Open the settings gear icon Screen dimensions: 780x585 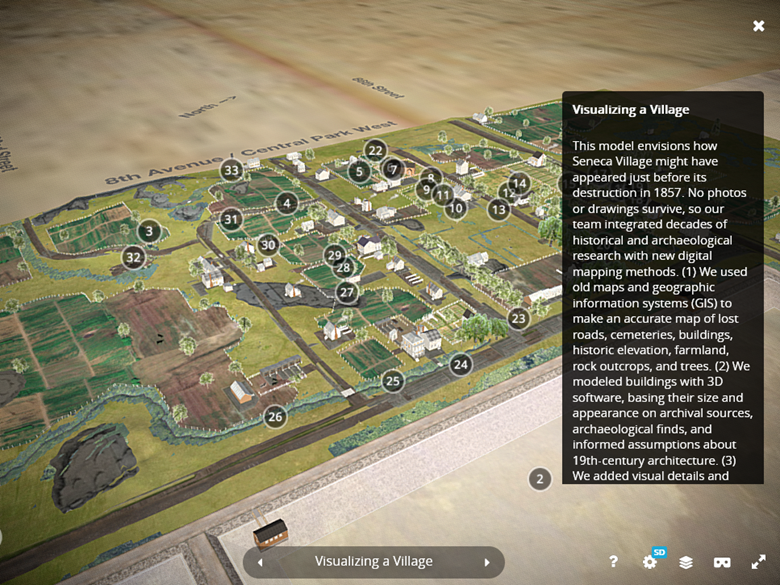pyautogui.click(x=650, y=562)
